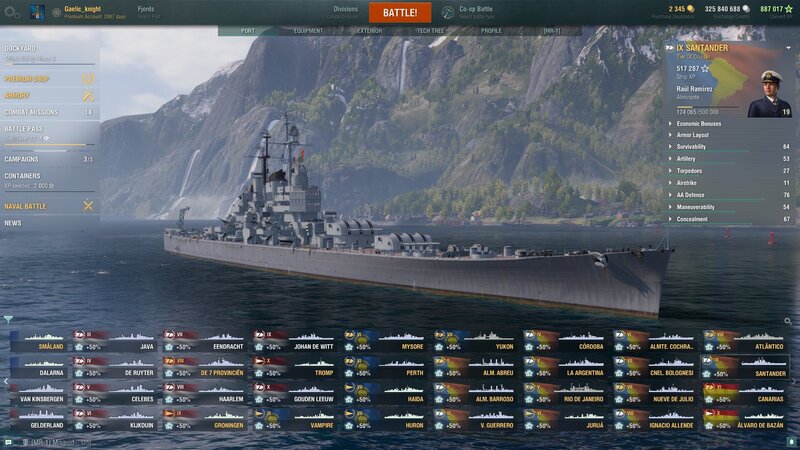Open the Equipment tab
800x450 pixels.
click(308, 31)
